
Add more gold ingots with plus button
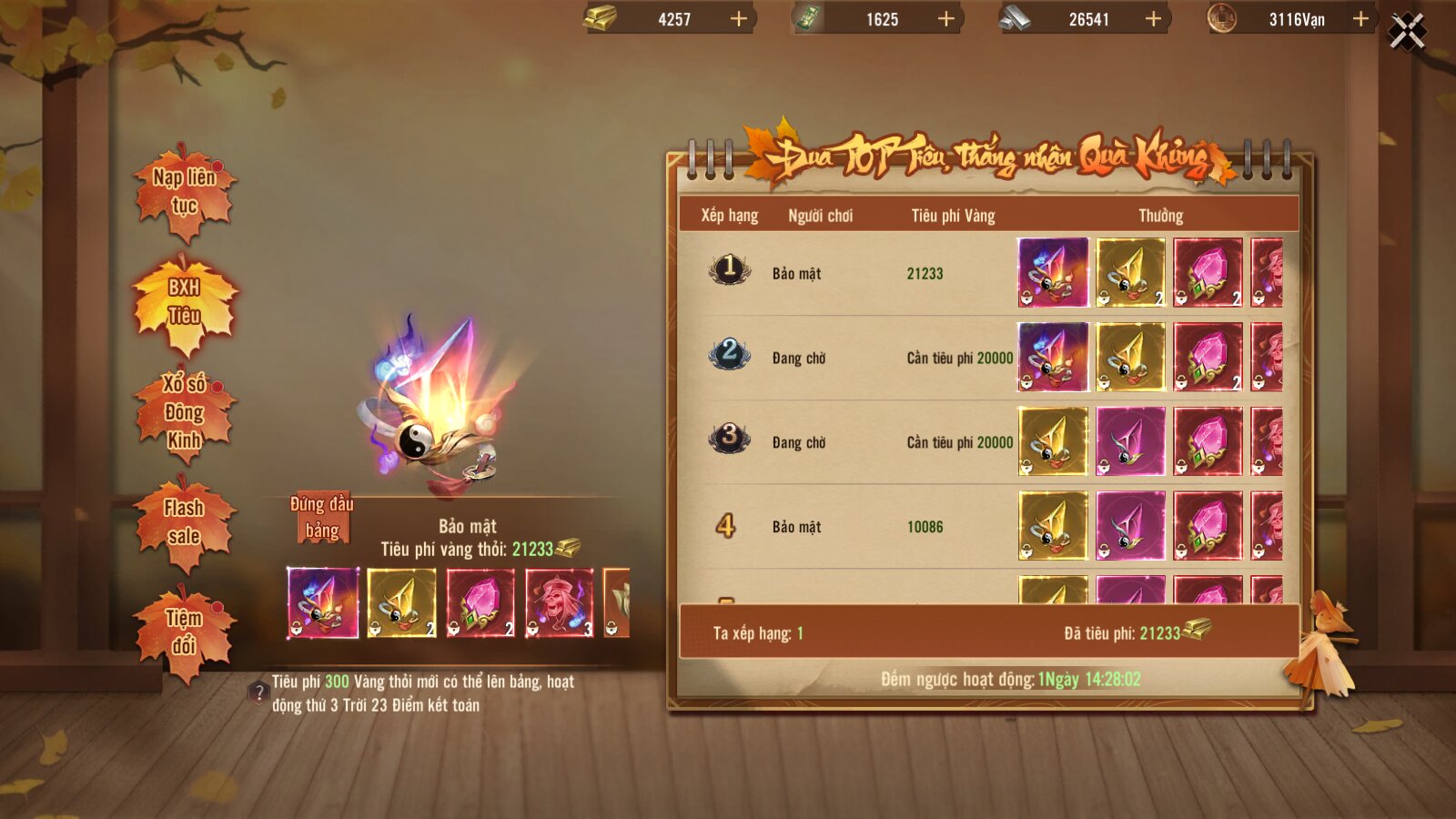click(739, 19)
